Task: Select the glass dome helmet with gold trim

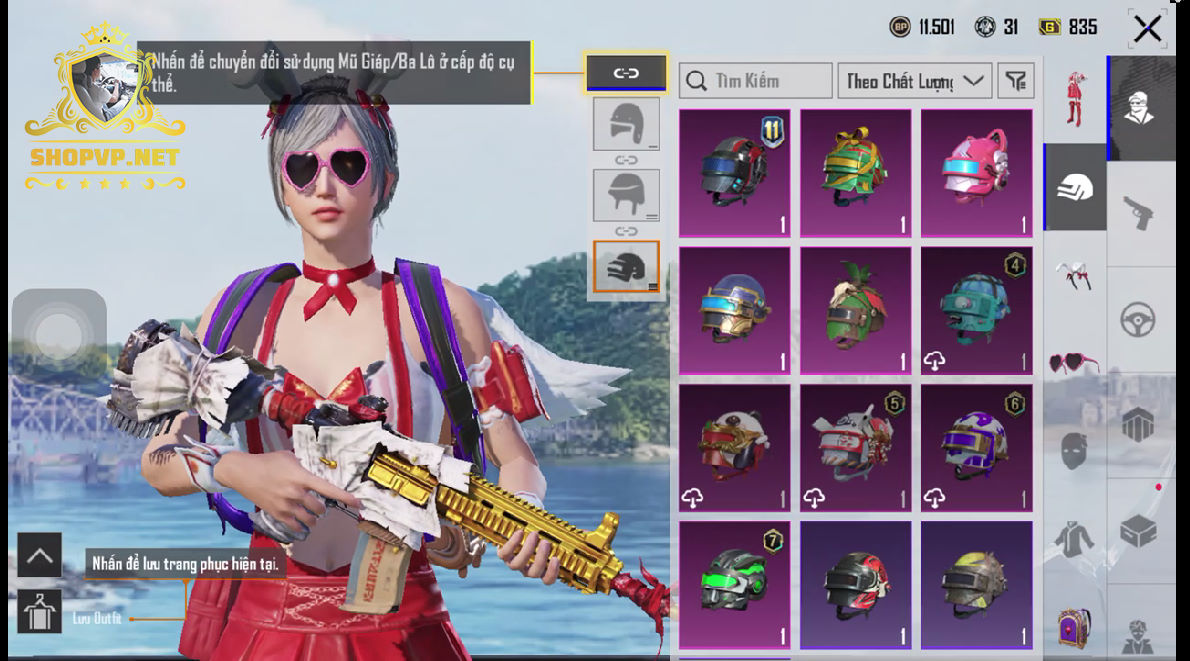Action: [x=735, y=311]
